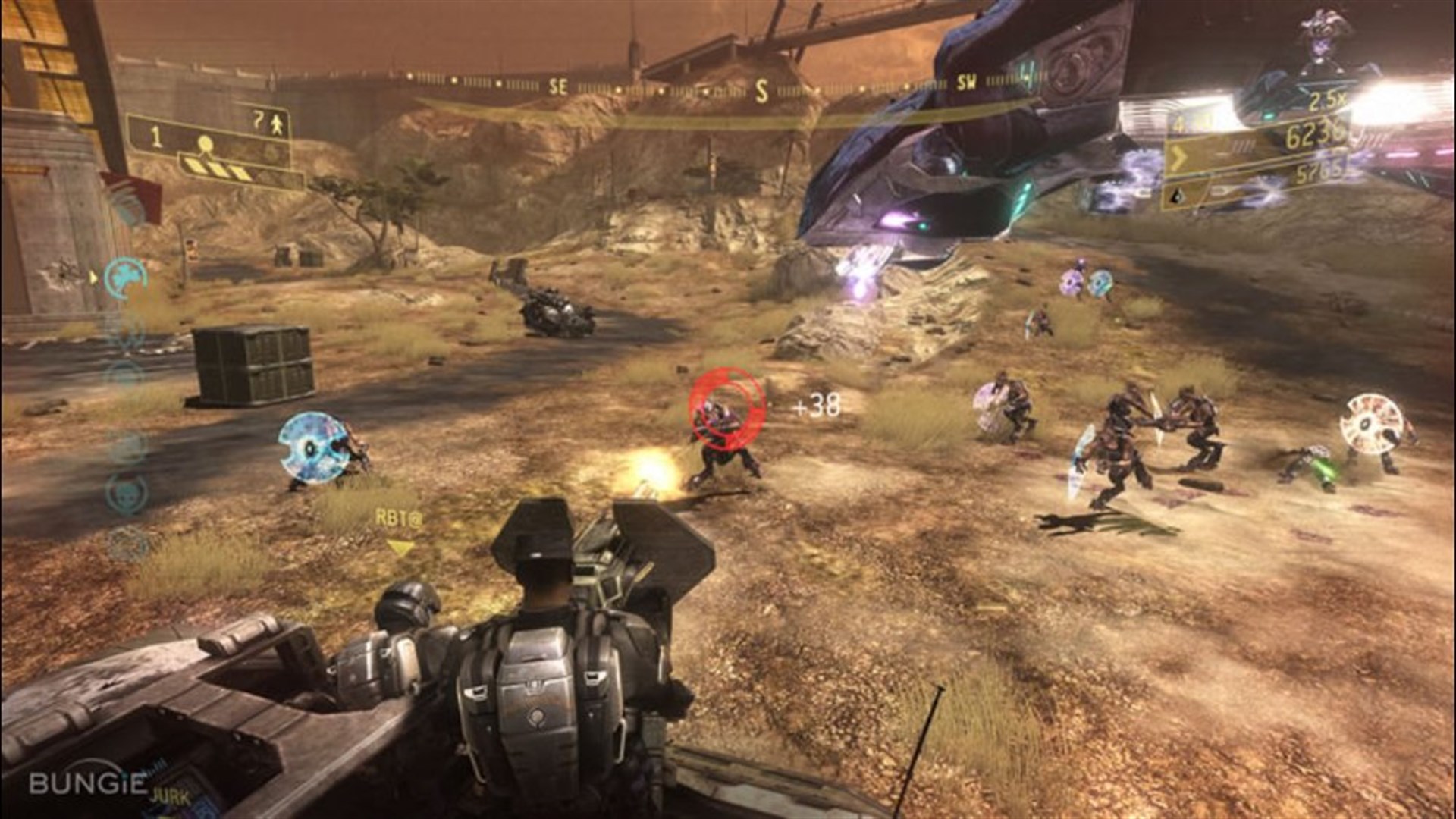The image size is (1456, 819).
Task: Select the cyan medal icon on the left strip
Action: click(125, 277)
